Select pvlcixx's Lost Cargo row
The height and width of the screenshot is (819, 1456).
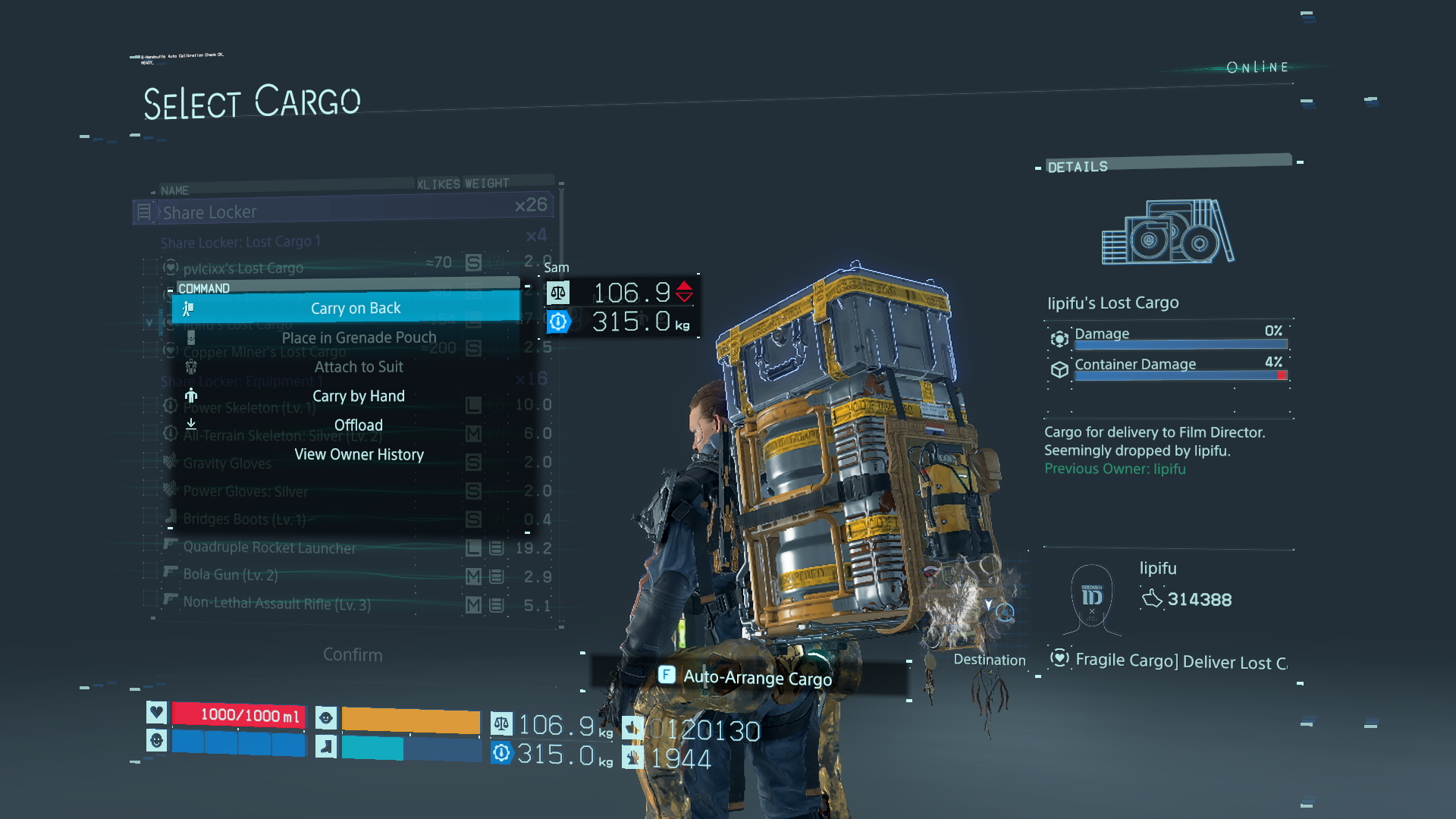click(243, 268)
